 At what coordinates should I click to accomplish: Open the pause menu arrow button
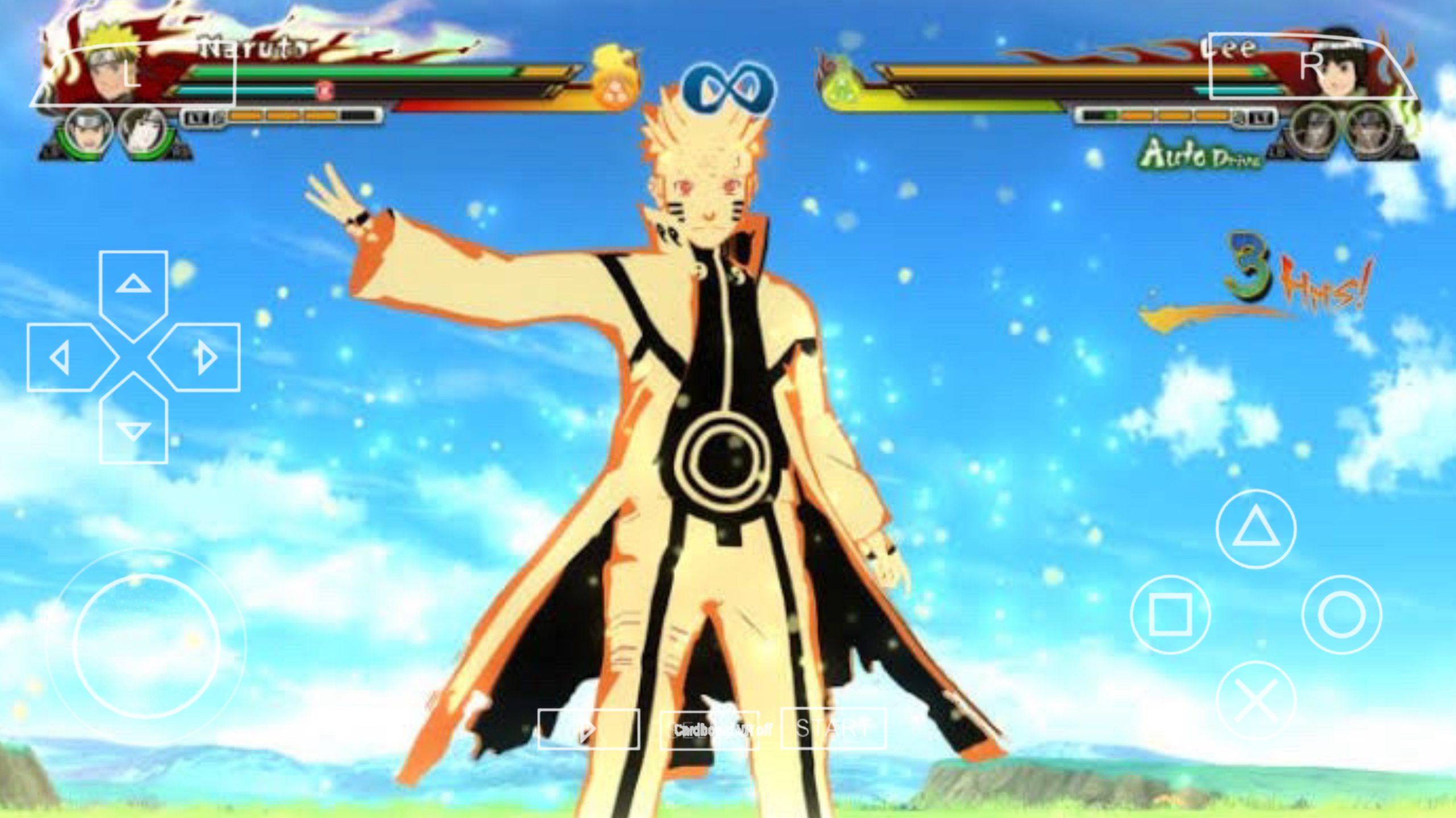pos(589,729)
